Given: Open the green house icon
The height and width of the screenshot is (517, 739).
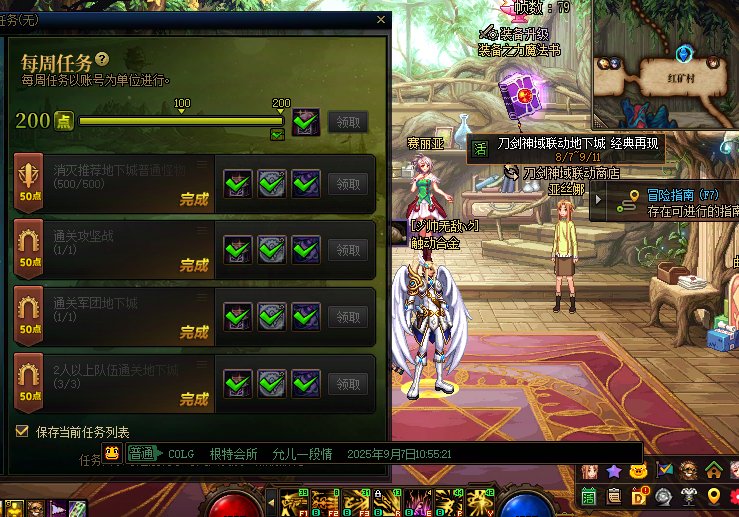Looking at the screenshot, I should tap(713, 470).
